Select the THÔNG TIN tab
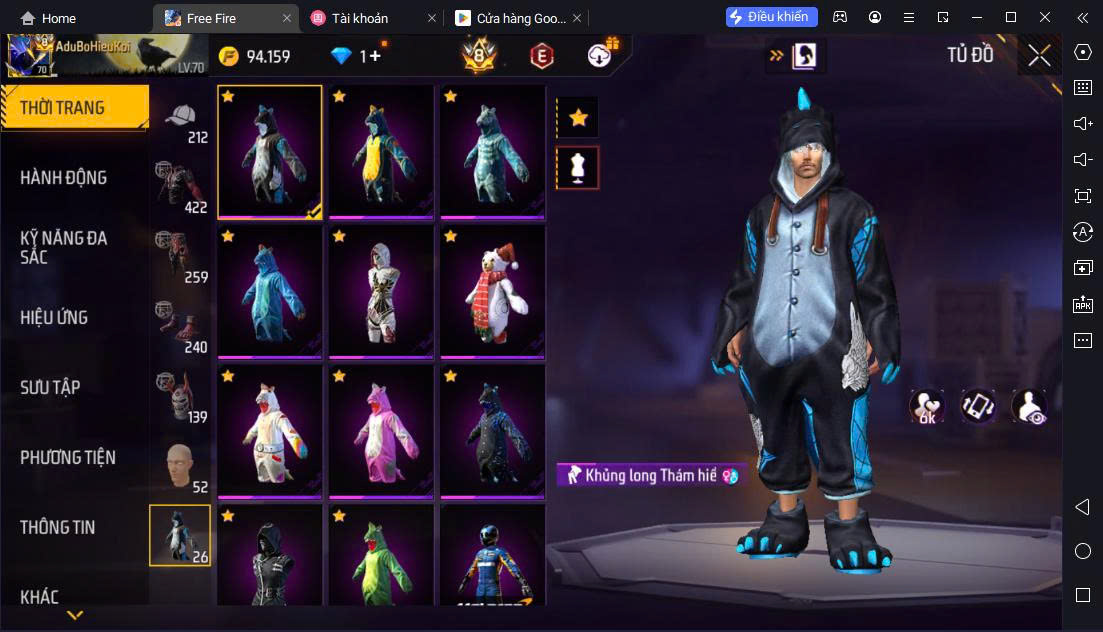The width and height of the screenshot is (1103, 632). coord(58,528)
